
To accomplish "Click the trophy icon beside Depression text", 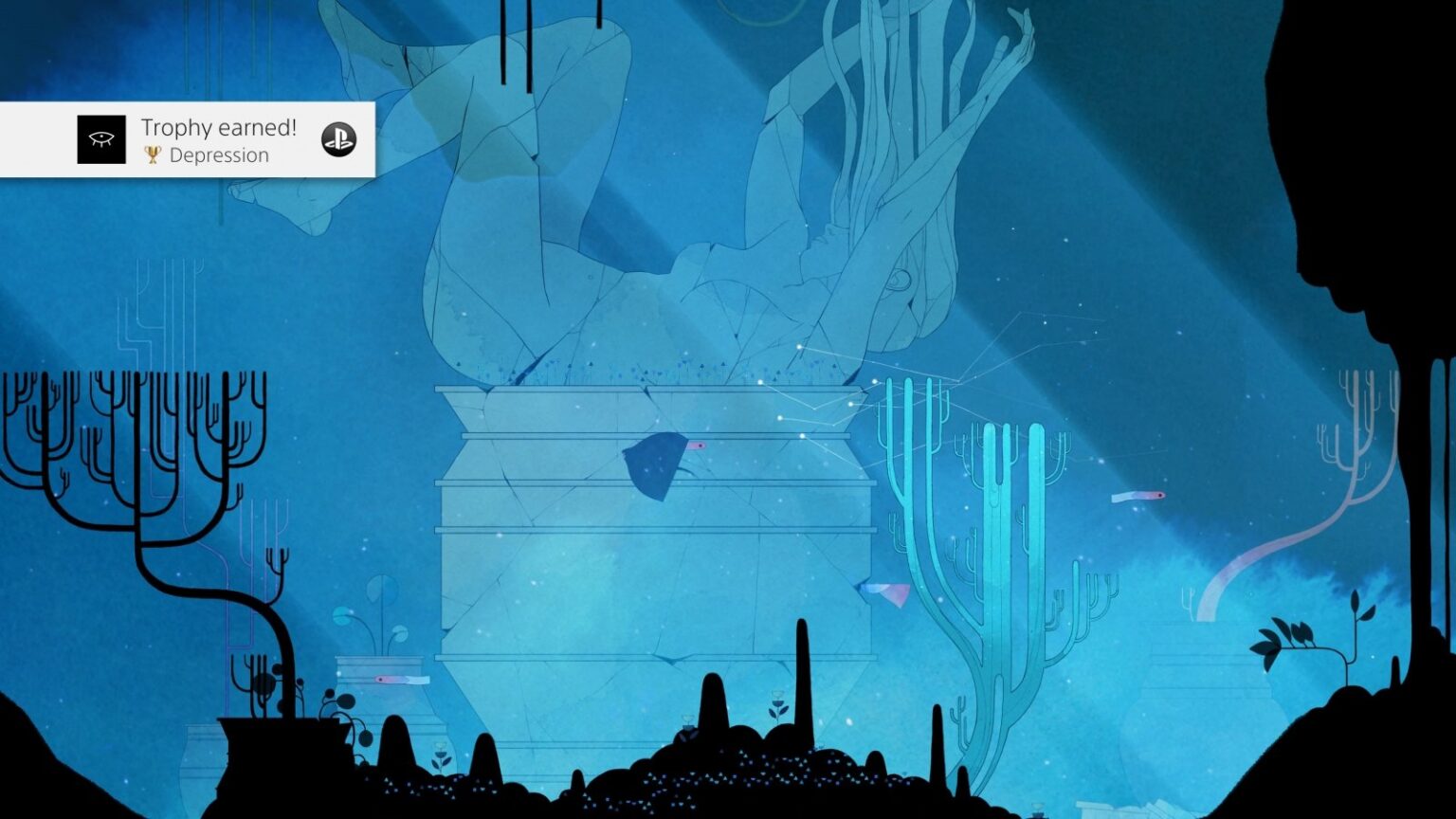I will click(x=152, y=155).
